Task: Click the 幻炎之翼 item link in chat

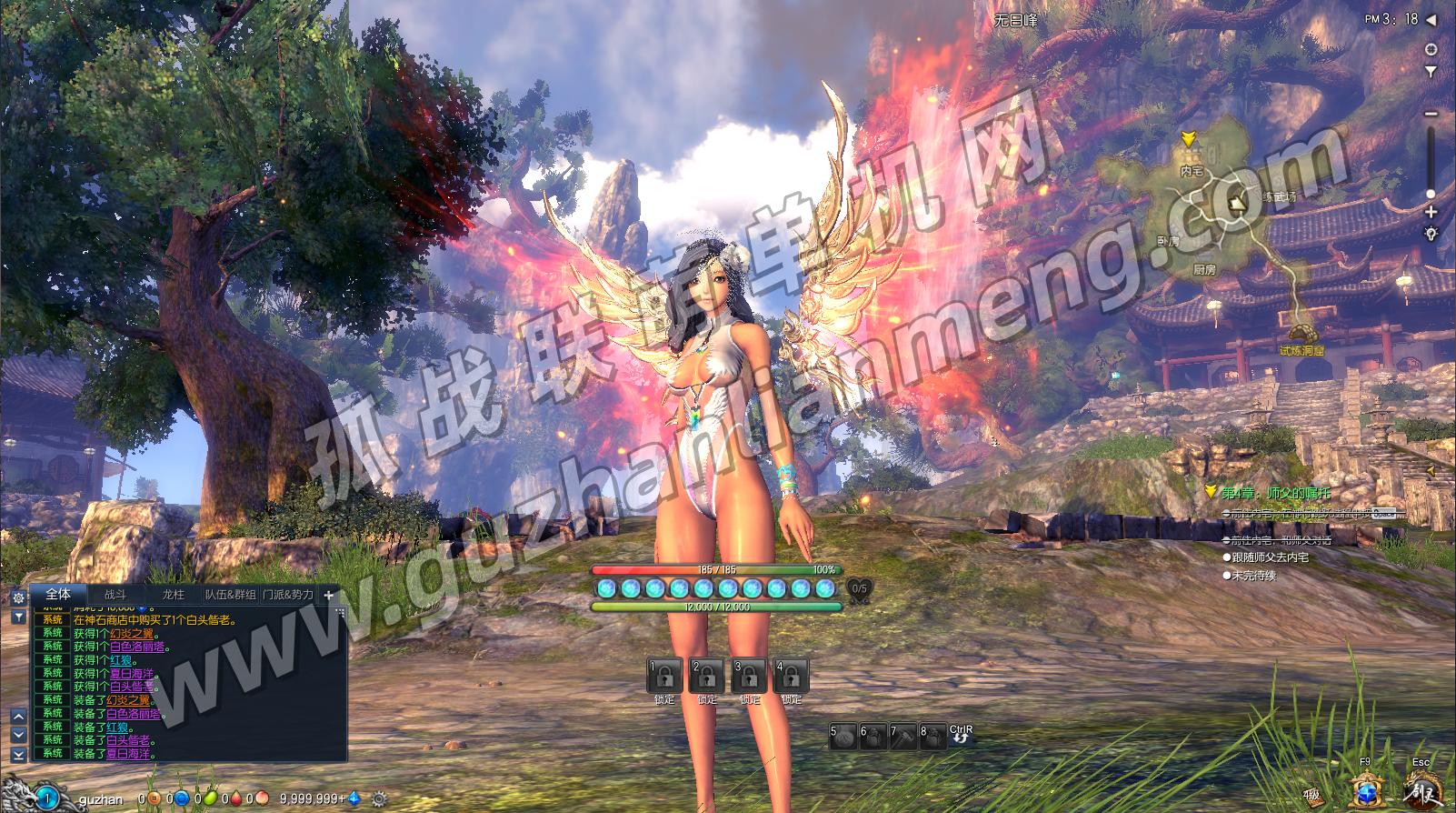Action: (x=131, y=634)
